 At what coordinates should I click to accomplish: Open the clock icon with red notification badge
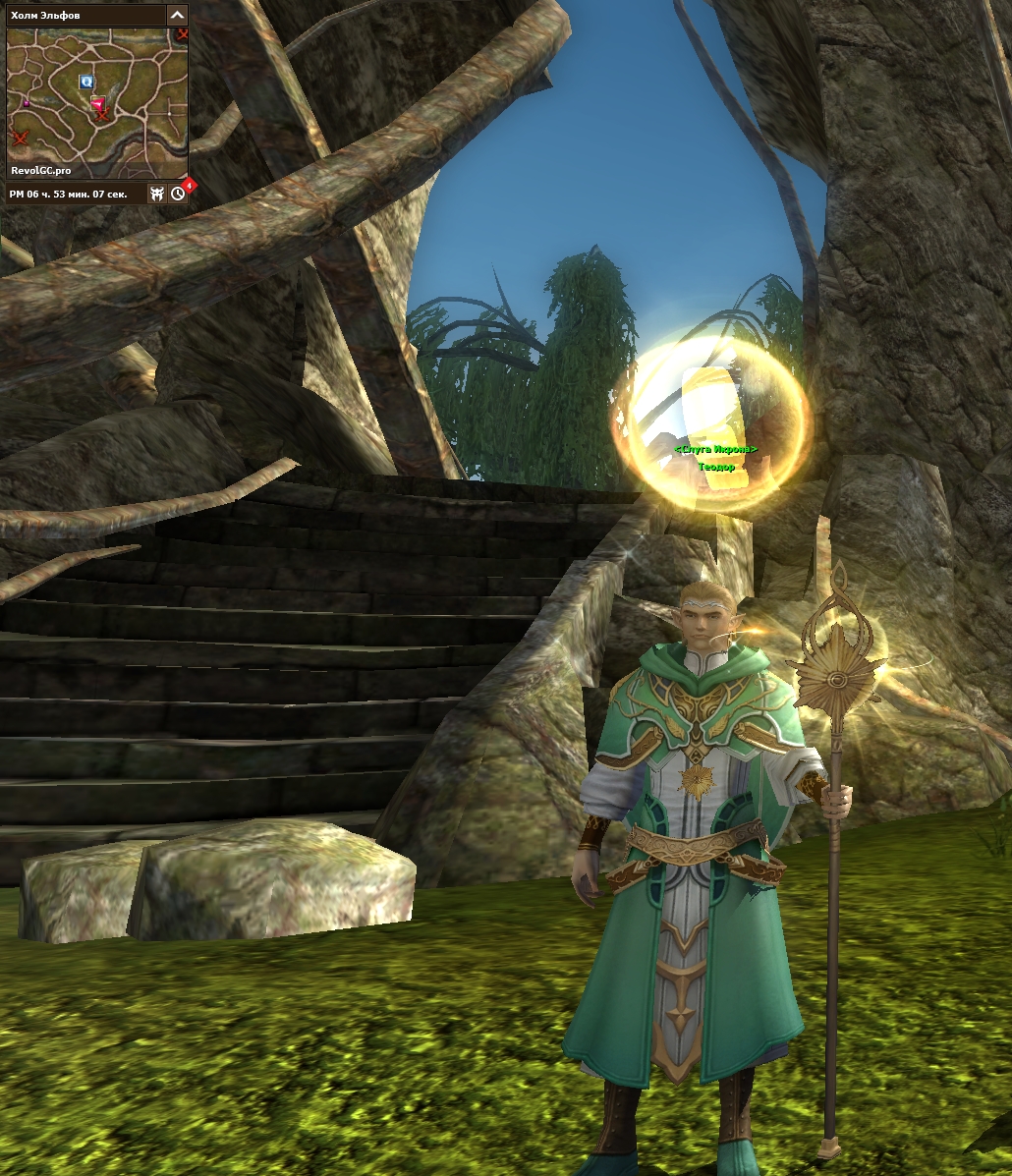pyautogui.click(x=178, y=194)
